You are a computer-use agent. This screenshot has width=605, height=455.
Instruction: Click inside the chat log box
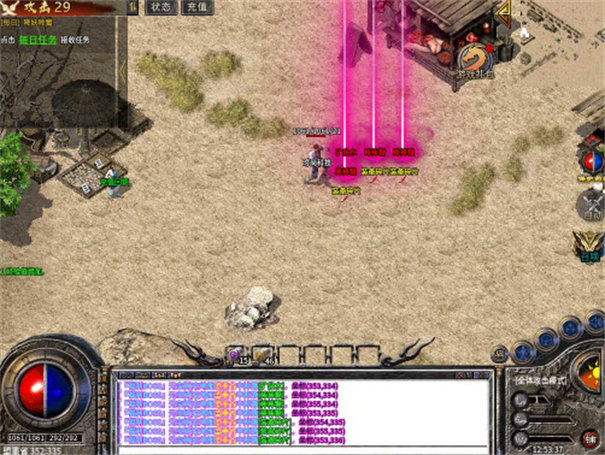point(300,410)
